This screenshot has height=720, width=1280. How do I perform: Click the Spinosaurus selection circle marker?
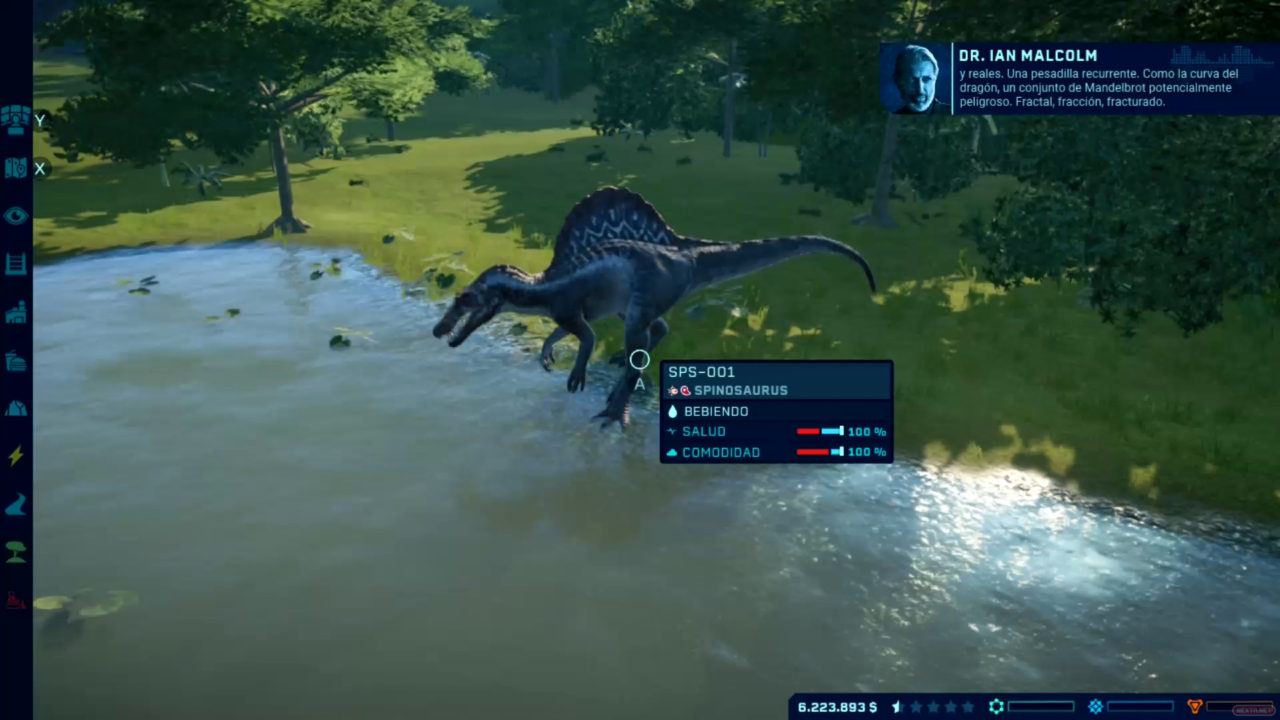(639, 360)
